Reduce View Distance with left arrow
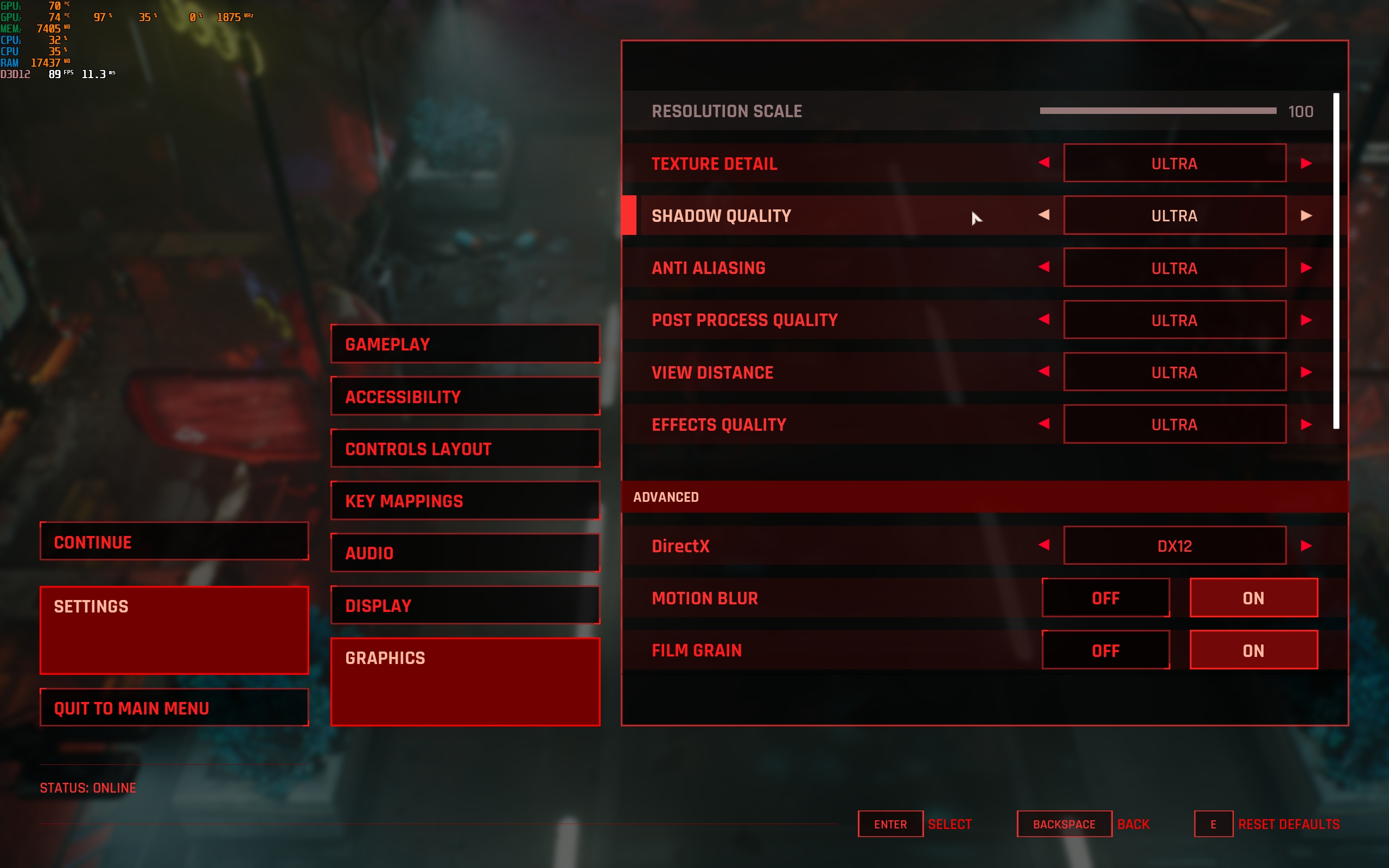The width and height of the screenshot is (1389, 868). 1044,372
